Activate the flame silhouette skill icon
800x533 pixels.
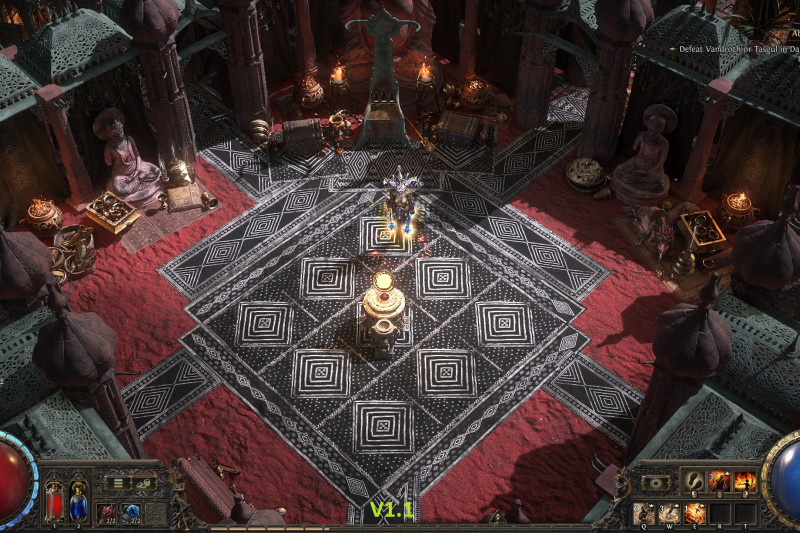pos(744,482)
